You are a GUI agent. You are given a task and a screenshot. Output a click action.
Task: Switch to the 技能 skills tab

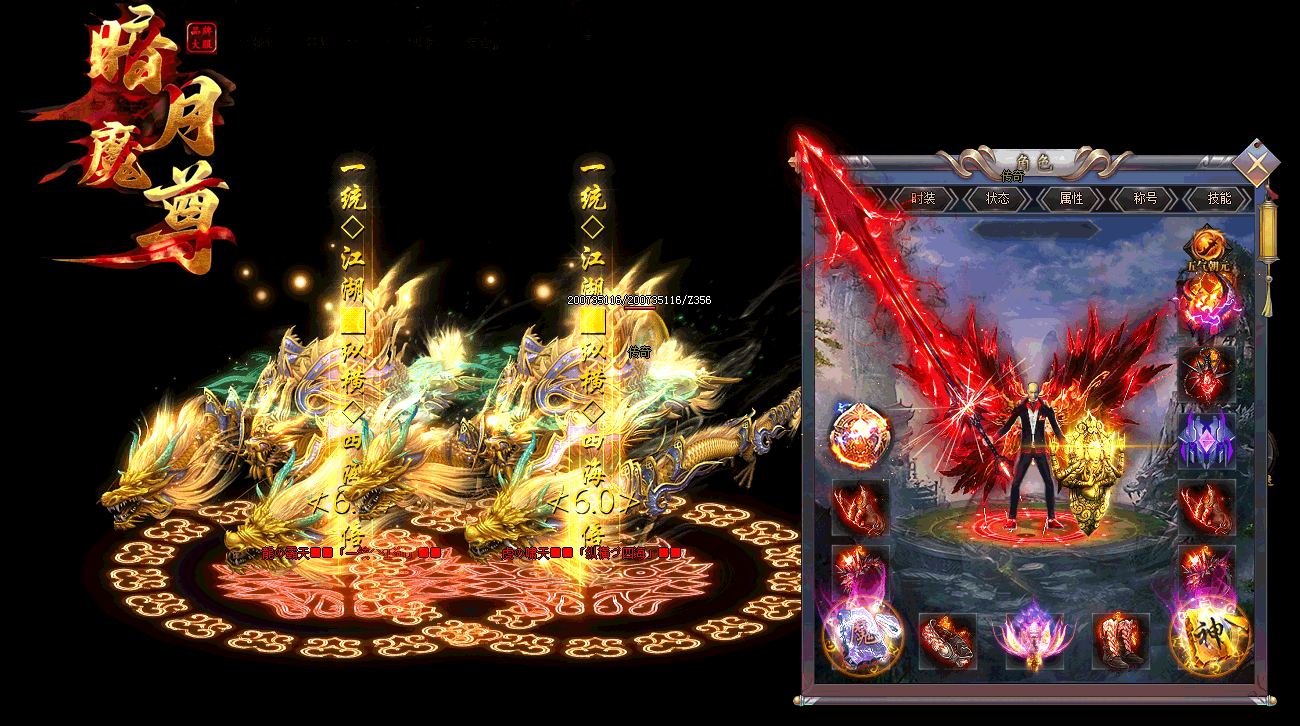click(1219, 199)
